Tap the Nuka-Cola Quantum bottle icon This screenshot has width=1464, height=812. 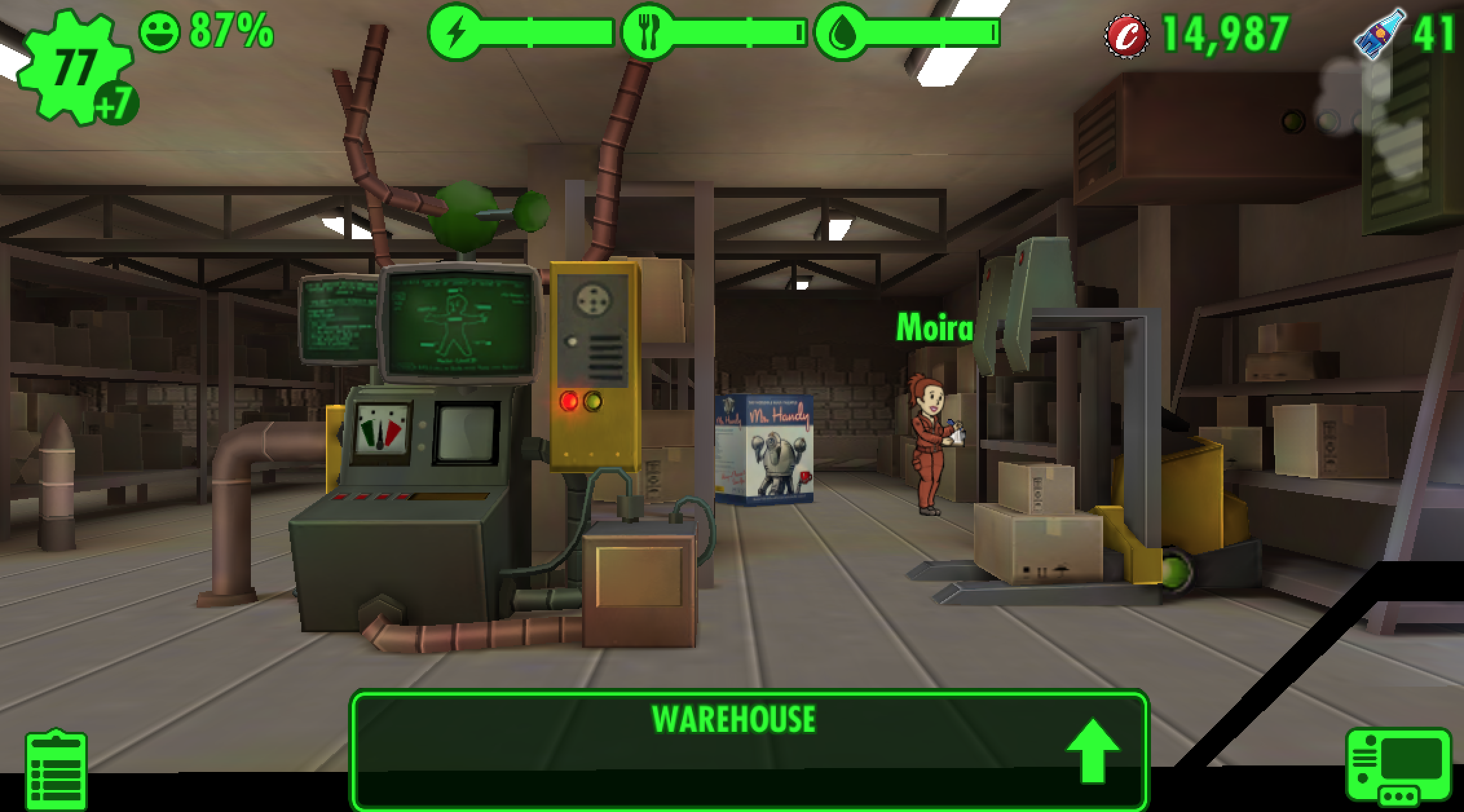point(1379,34)
